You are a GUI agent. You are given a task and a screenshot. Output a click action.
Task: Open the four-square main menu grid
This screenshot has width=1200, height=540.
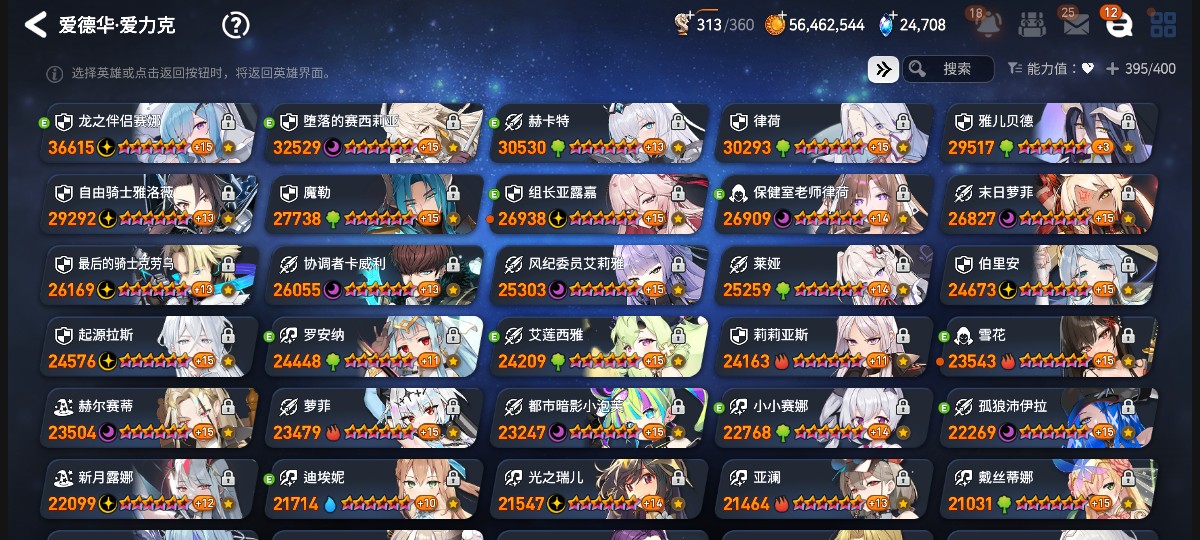[x=1163, y=25]
